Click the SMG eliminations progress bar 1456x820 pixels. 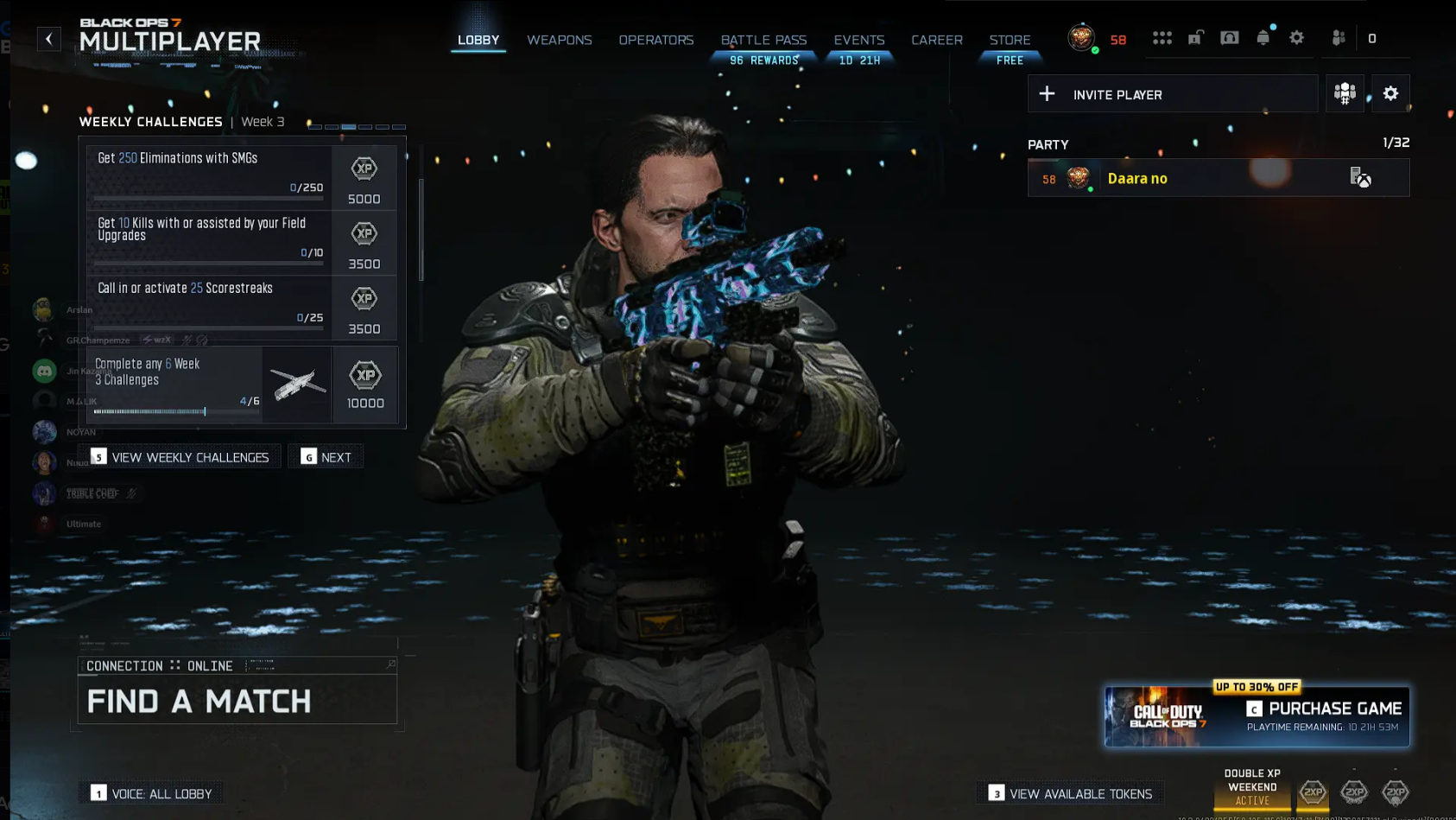[207, 197]
